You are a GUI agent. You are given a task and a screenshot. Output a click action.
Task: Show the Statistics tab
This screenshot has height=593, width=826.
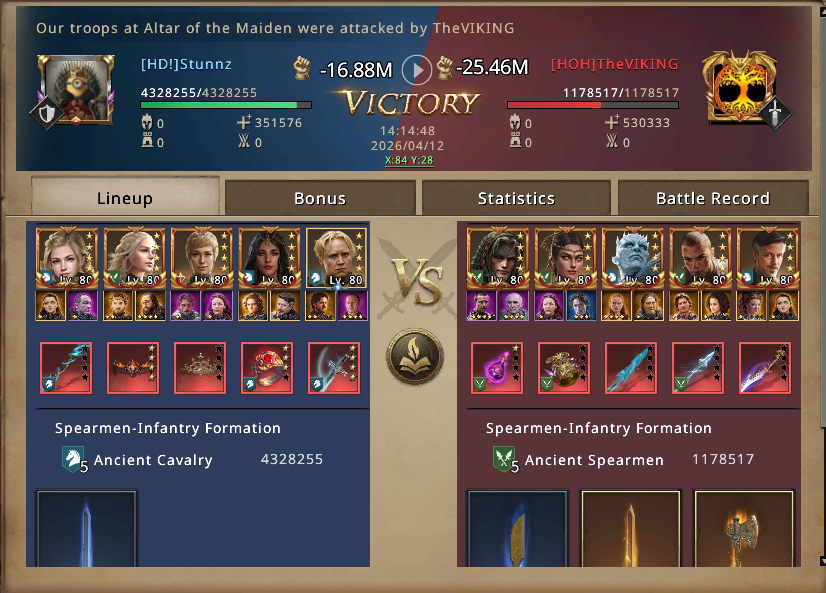pyautogui.click(x=516, y=198)
